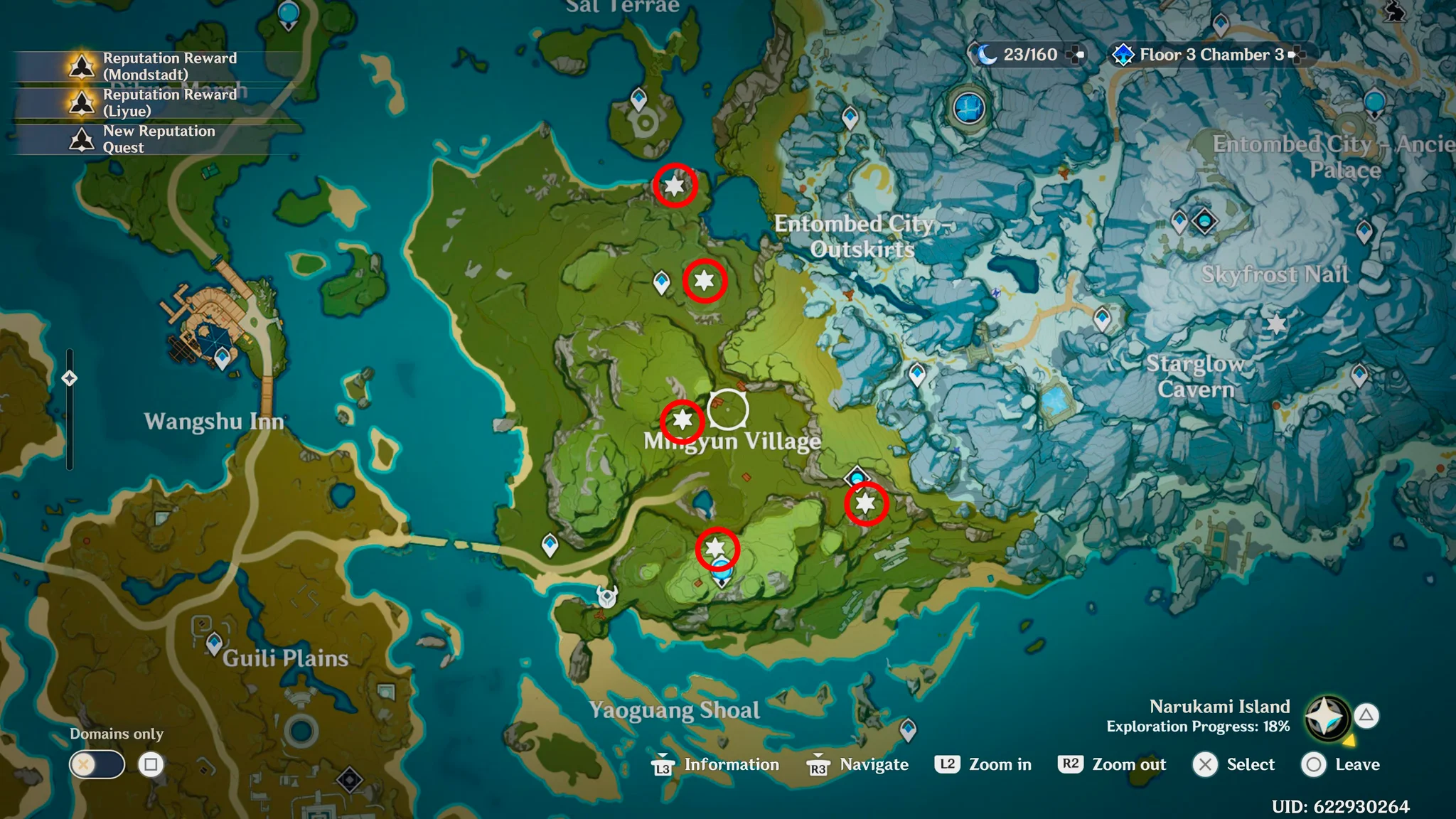Click the square filter button beside Domains only
Viewport: 1456px width, 819px height.
149,765
